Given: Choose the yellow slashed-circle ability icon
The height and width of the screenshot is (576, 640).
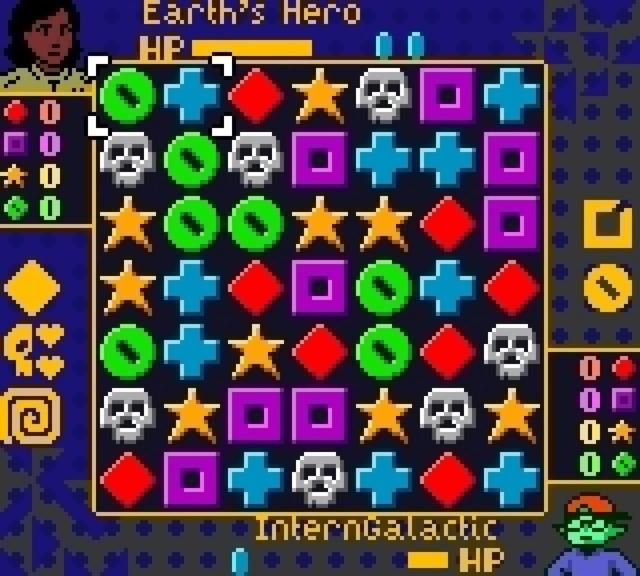Looking at the screenshot, I should (607, 288).
